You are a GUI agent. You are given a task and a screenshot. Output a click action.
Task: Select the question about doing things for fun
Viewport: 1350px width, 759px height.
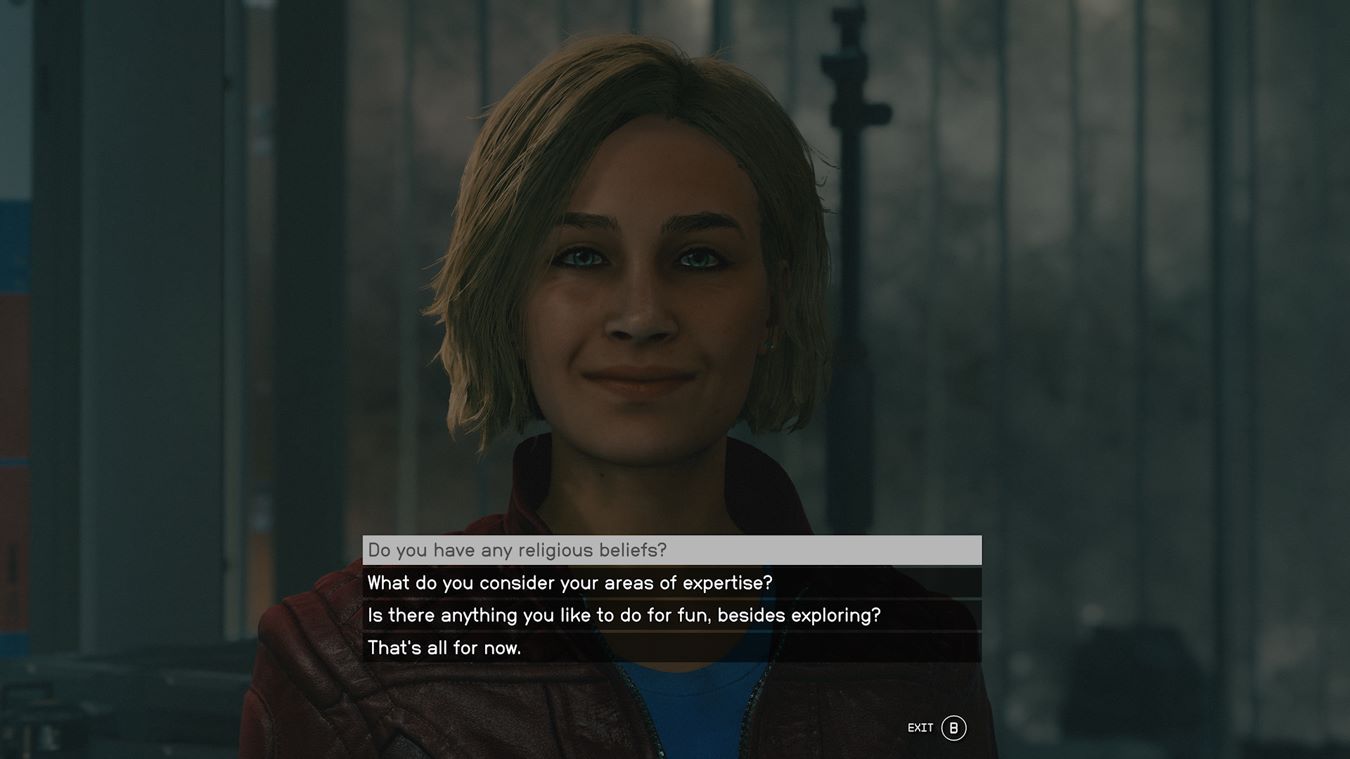624,615
